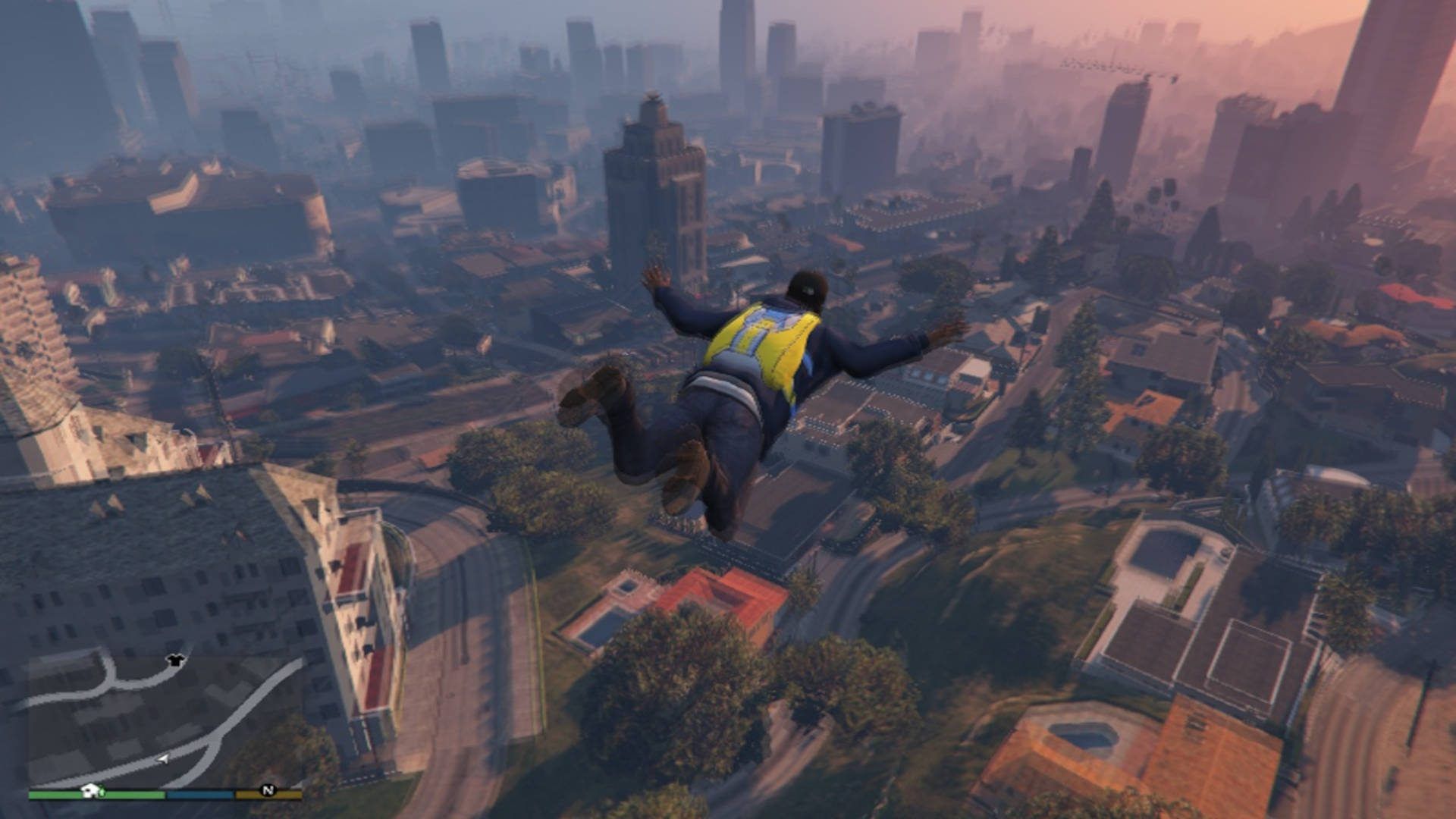Select the white safehouse icon on minimap

(x=90, y=792)
